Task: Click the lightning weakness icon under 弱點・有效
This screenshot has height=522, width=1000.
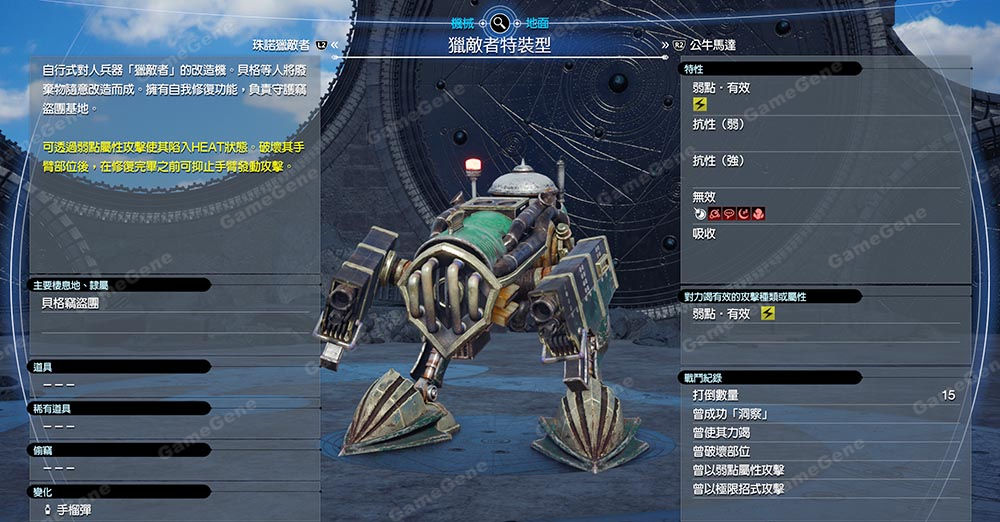Action: pyautogui.click(x=700, y=104)
